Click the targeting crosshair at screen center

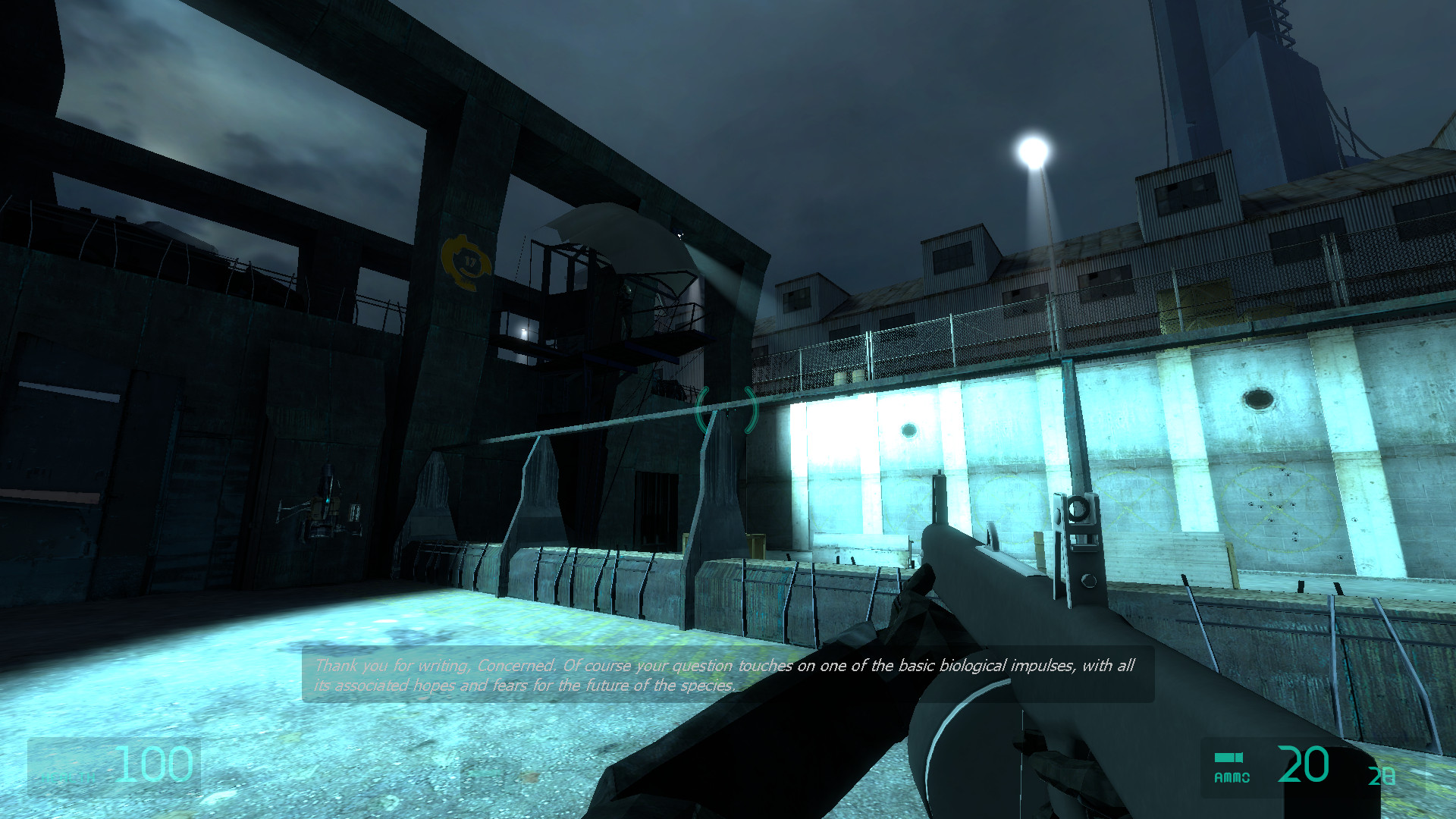pyautogui.click(x=726, y=409)
